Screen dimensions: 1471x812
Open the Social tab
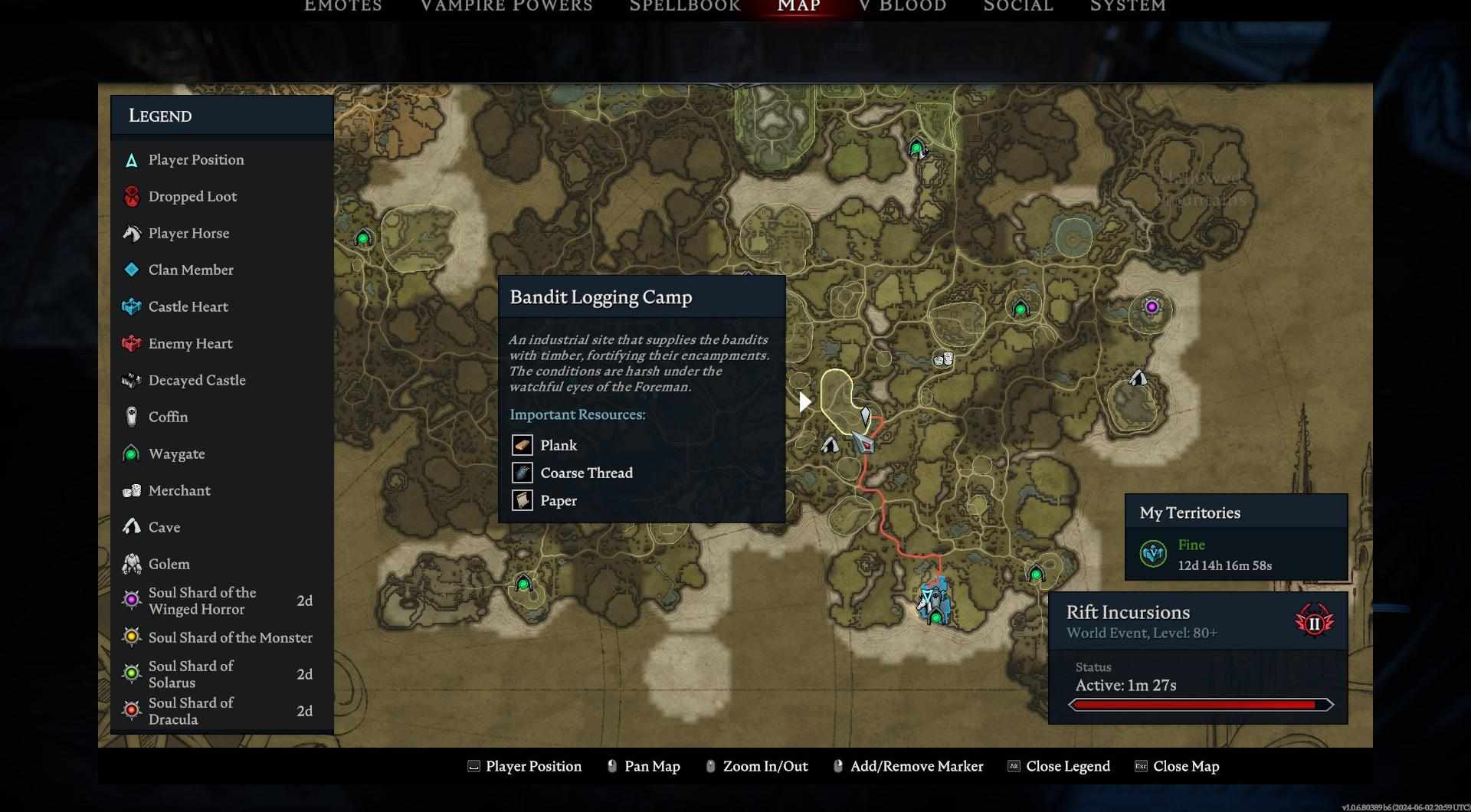click(1017, 6)
